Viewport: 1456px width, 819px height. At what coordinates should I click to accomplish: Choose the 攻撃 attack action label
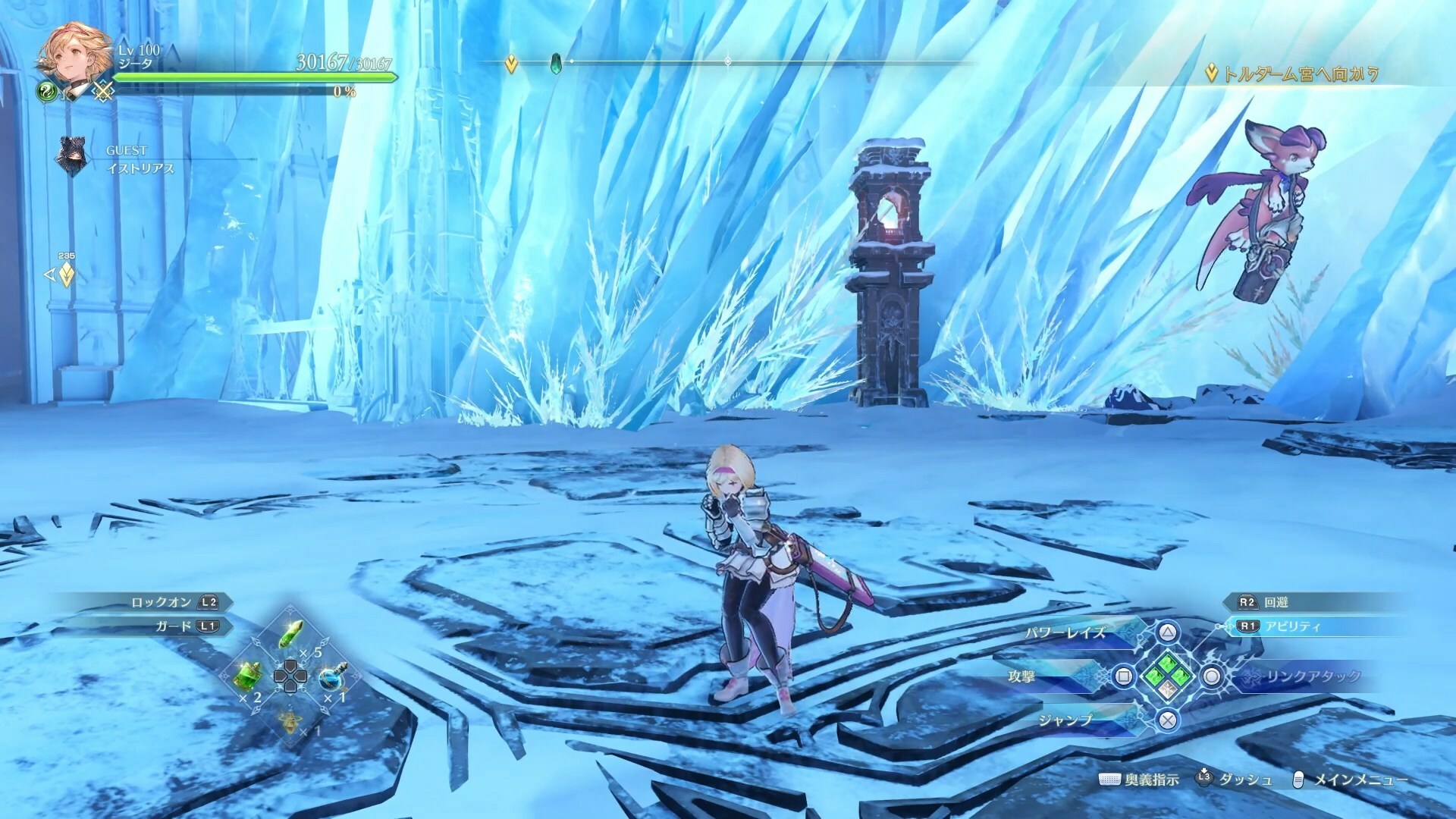pyautogui.click(x=1021, y=676)
